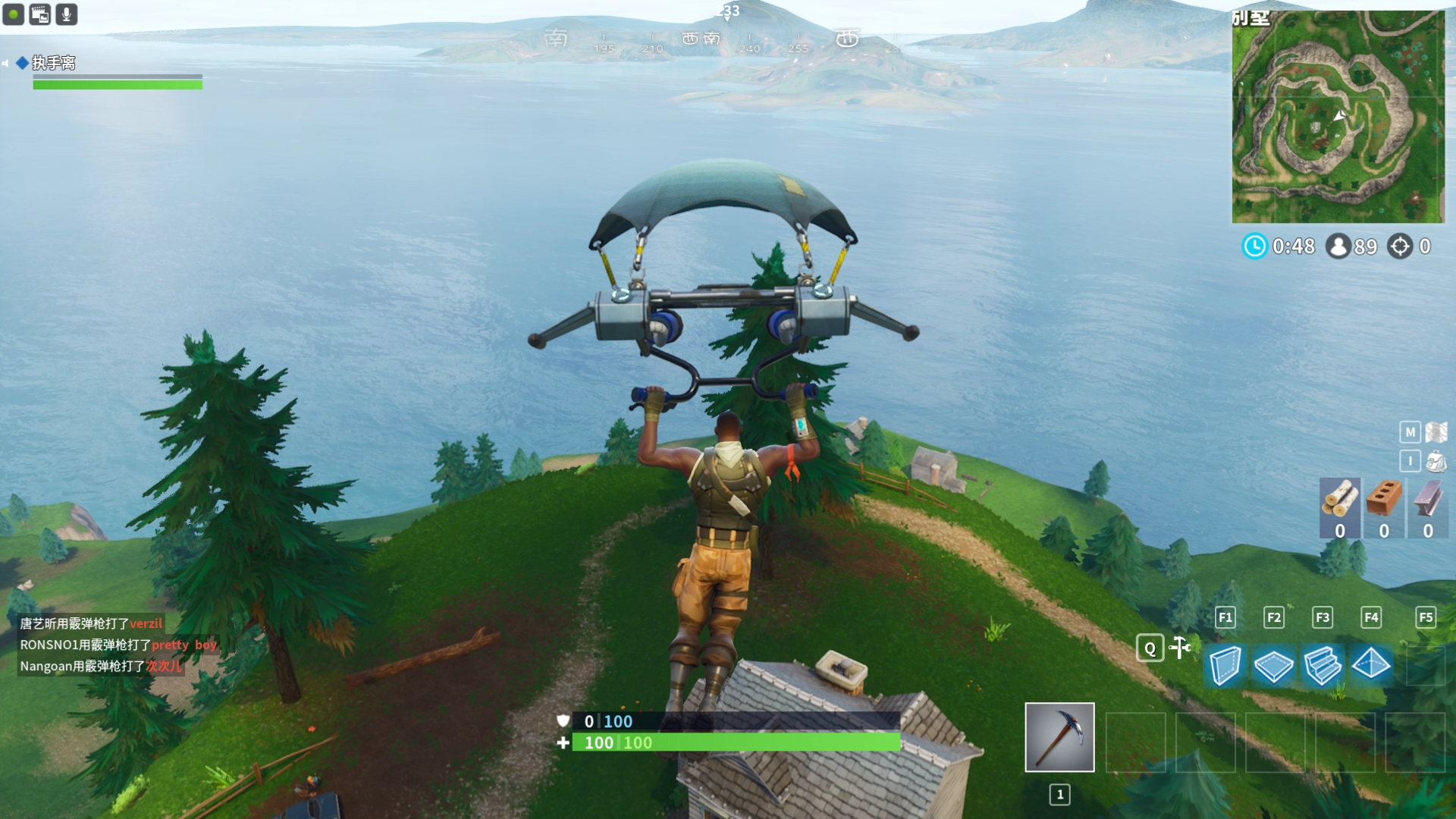
Task: Select the pickaxe weapon slot
Action: click(x=1059, y=737)
